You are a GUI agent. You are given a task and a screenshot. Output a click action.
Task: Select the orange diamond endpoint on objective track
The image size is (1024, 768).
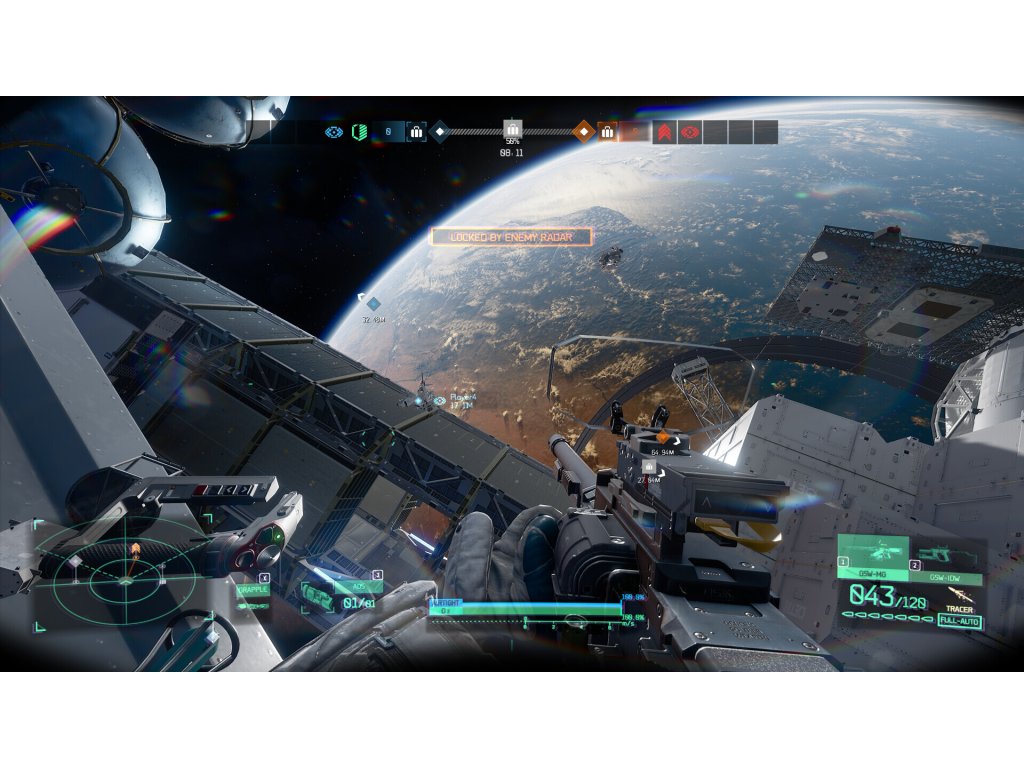(583, 132)
